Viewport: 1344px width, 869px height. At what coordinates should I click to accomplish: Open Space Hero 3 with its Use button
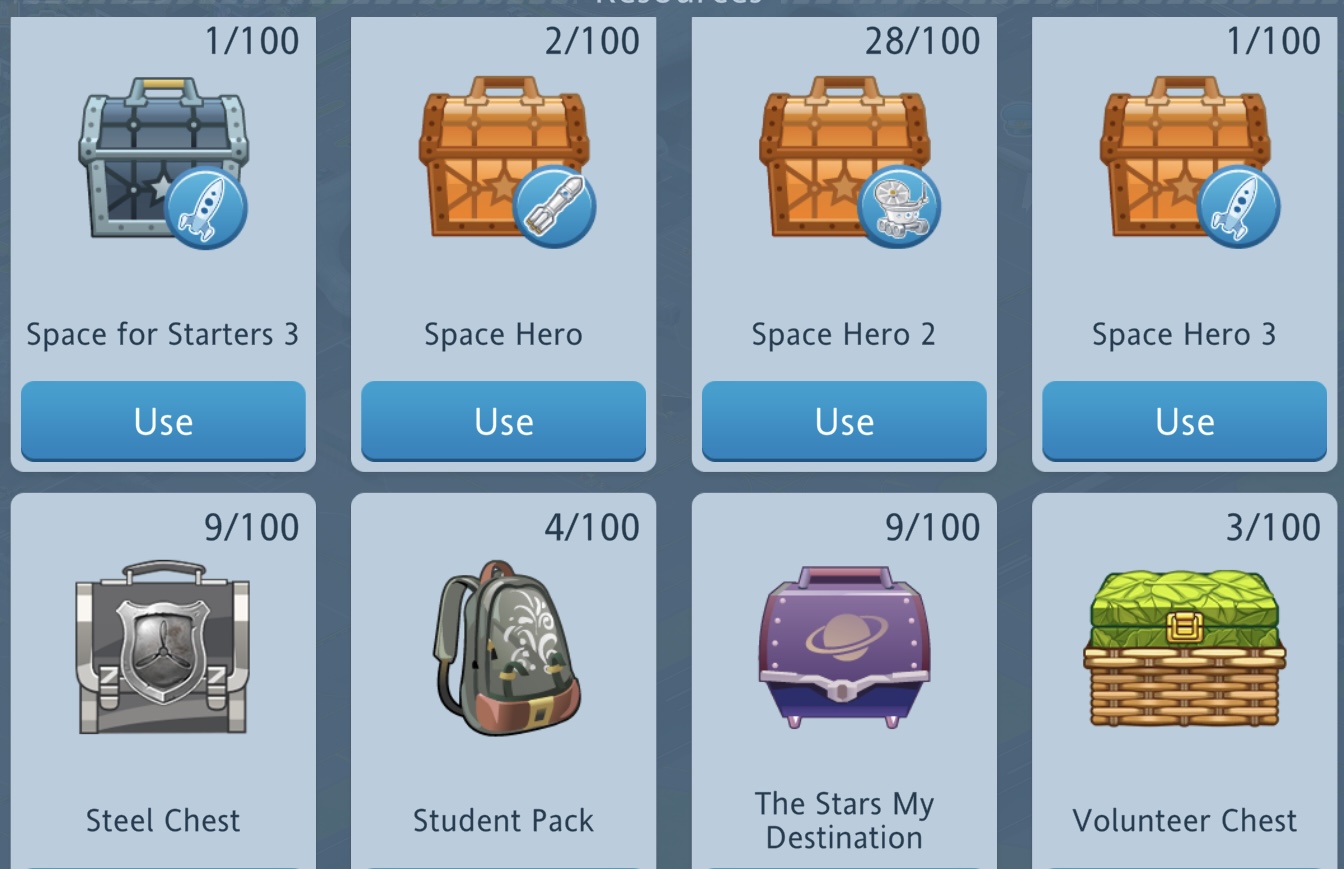pos(1184,421)
